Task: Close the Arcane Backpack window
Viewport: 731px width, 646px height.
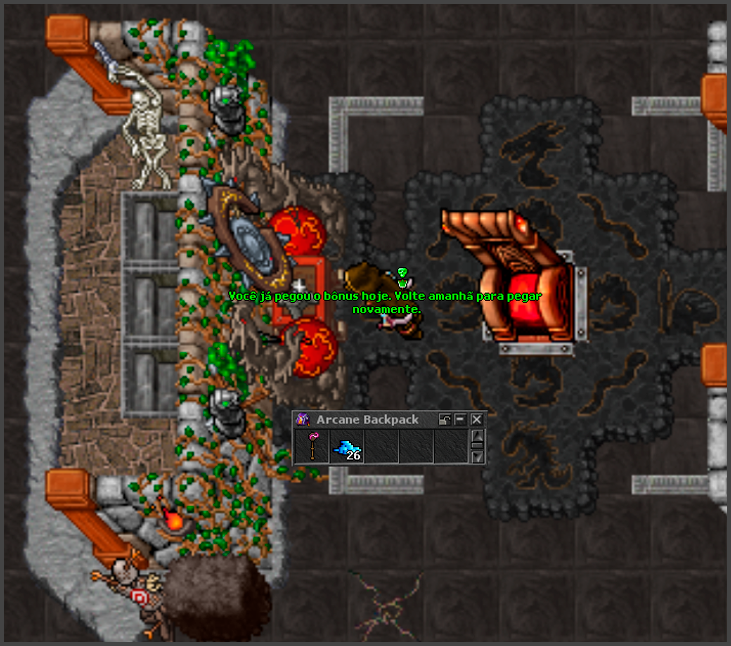Action: click(477, 420)
